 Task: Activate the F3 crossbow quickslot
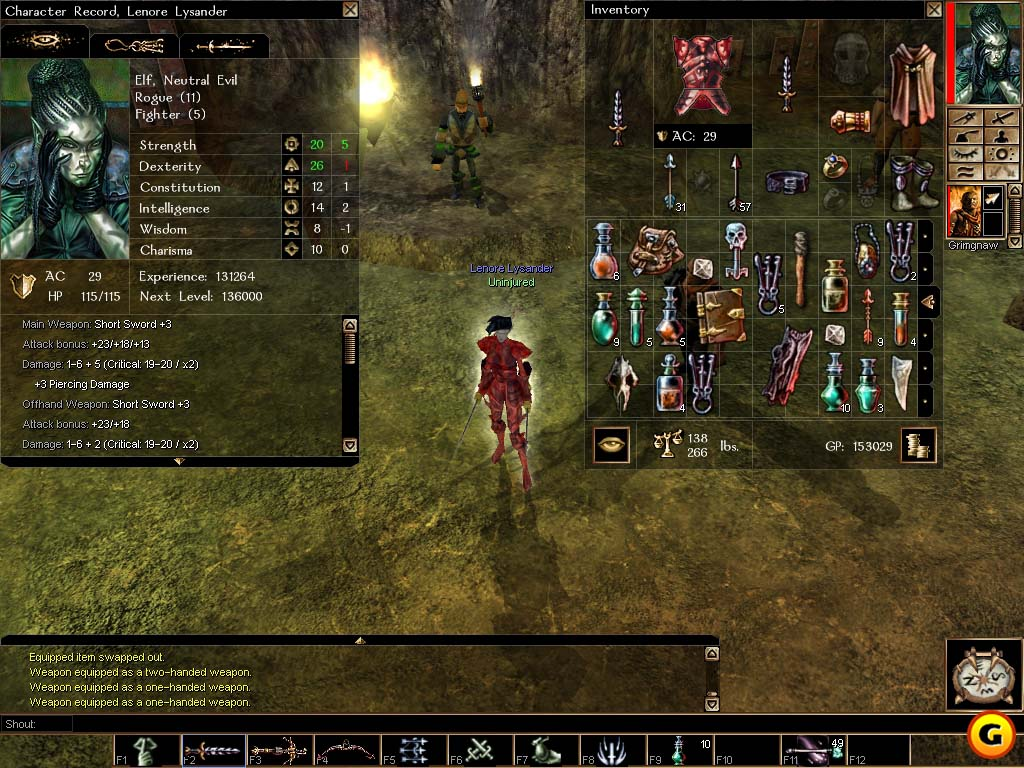[279, 751]
